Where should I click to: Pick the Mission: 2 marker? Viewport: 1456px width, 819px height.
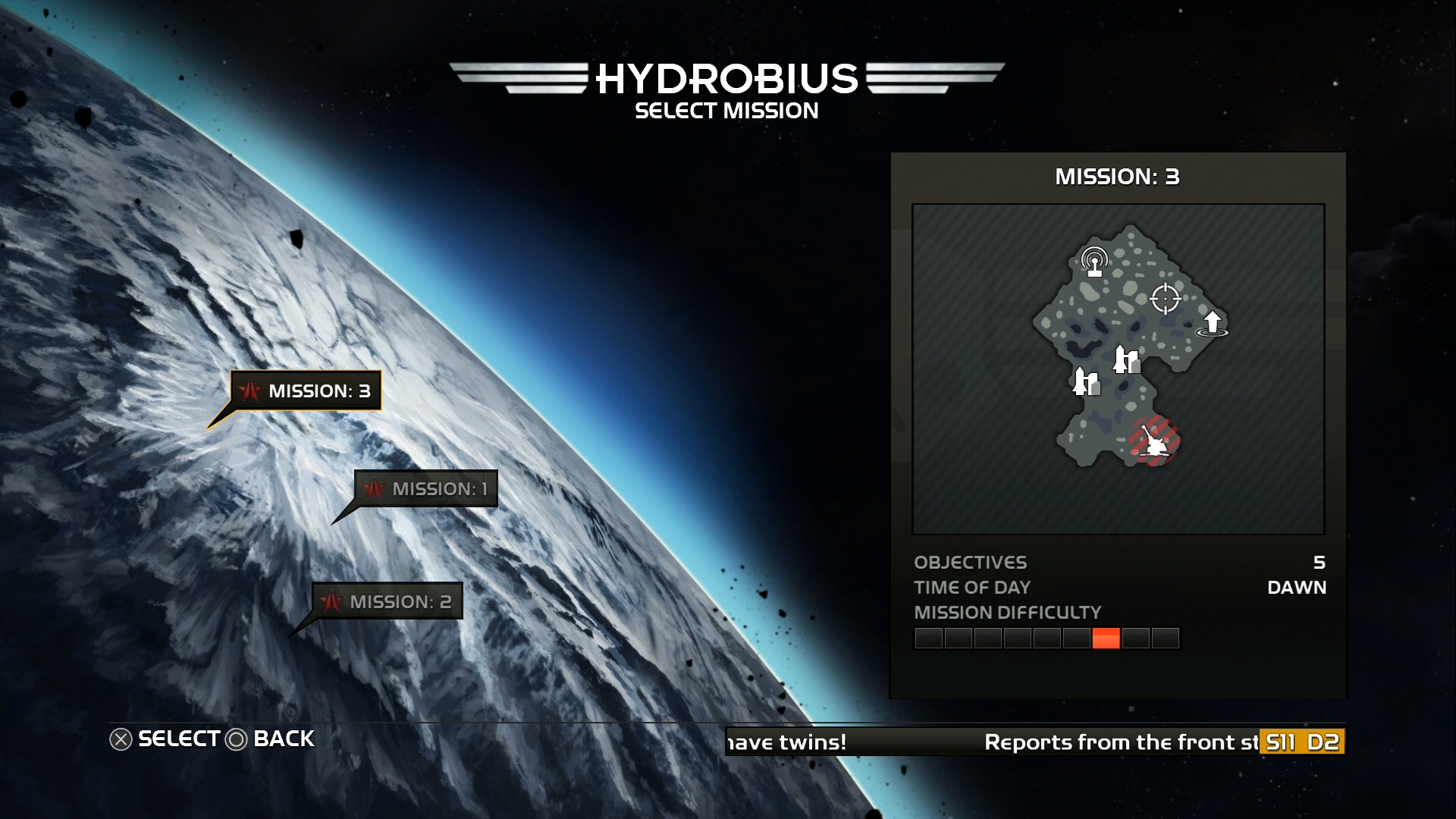tap(388, 601)
